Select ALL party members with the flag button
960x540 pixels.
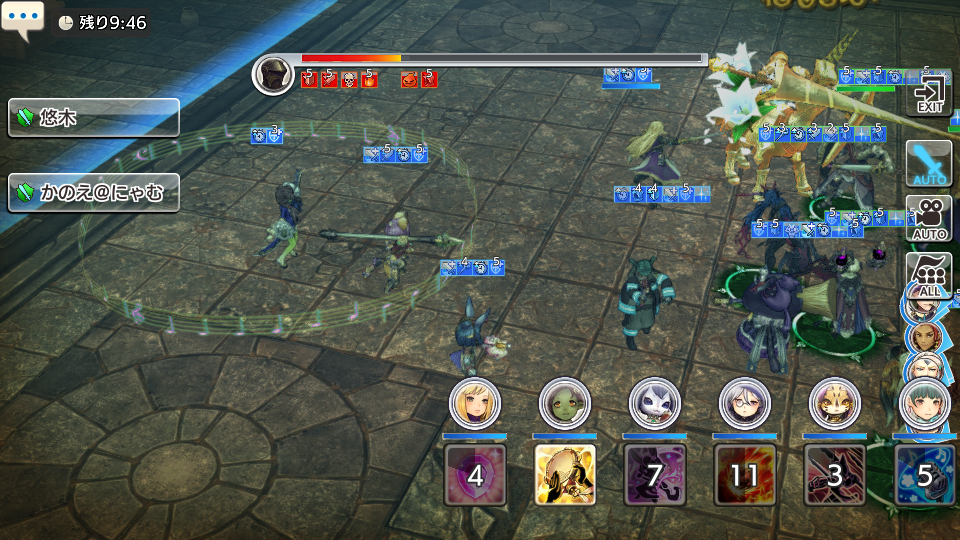[x=927, y=271]
